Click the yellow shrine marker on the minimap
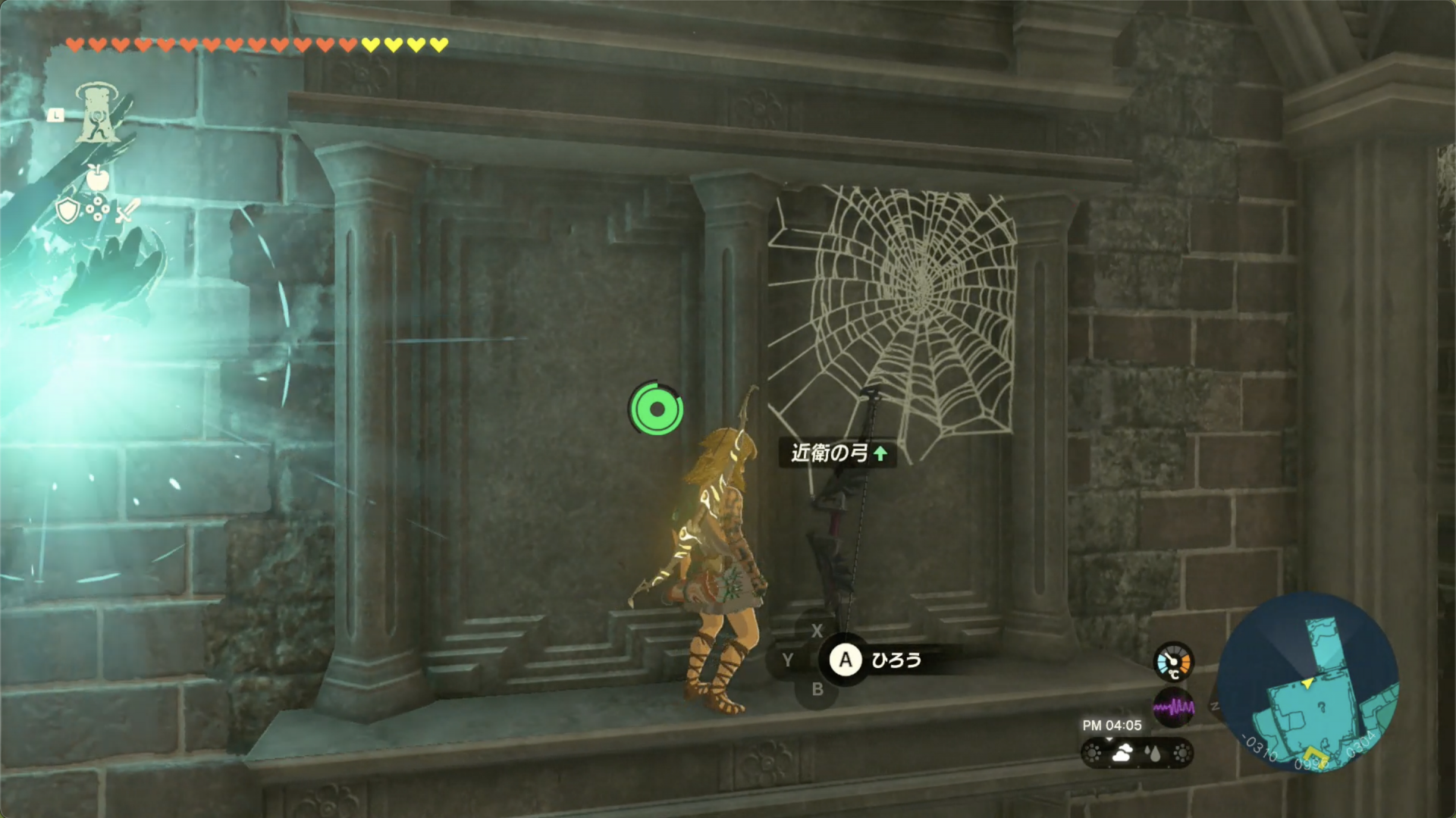Image resolution: width=1456 pixels, height=818 pixels. (1314, 757)
